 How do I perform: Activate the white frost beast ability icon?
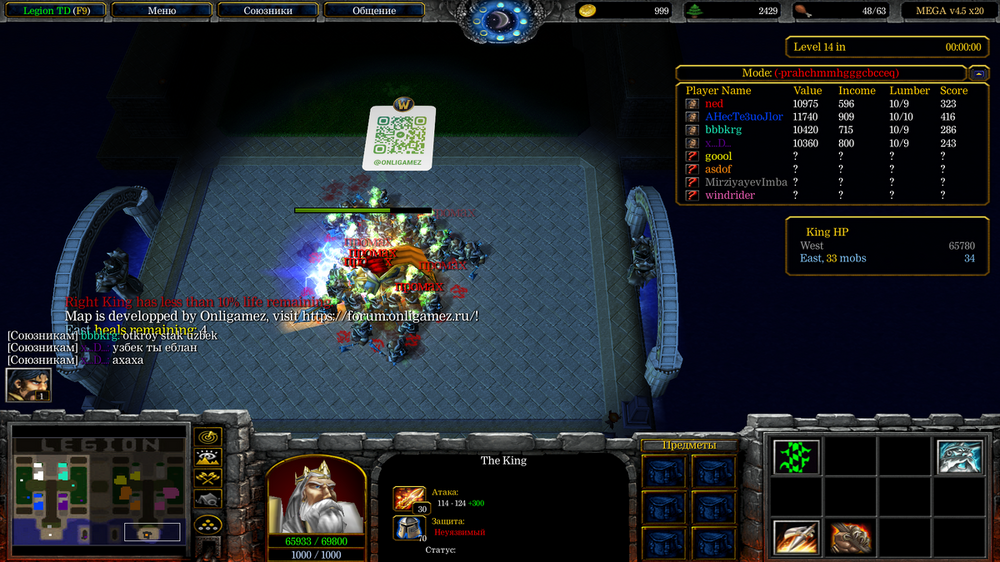(959, 456)
